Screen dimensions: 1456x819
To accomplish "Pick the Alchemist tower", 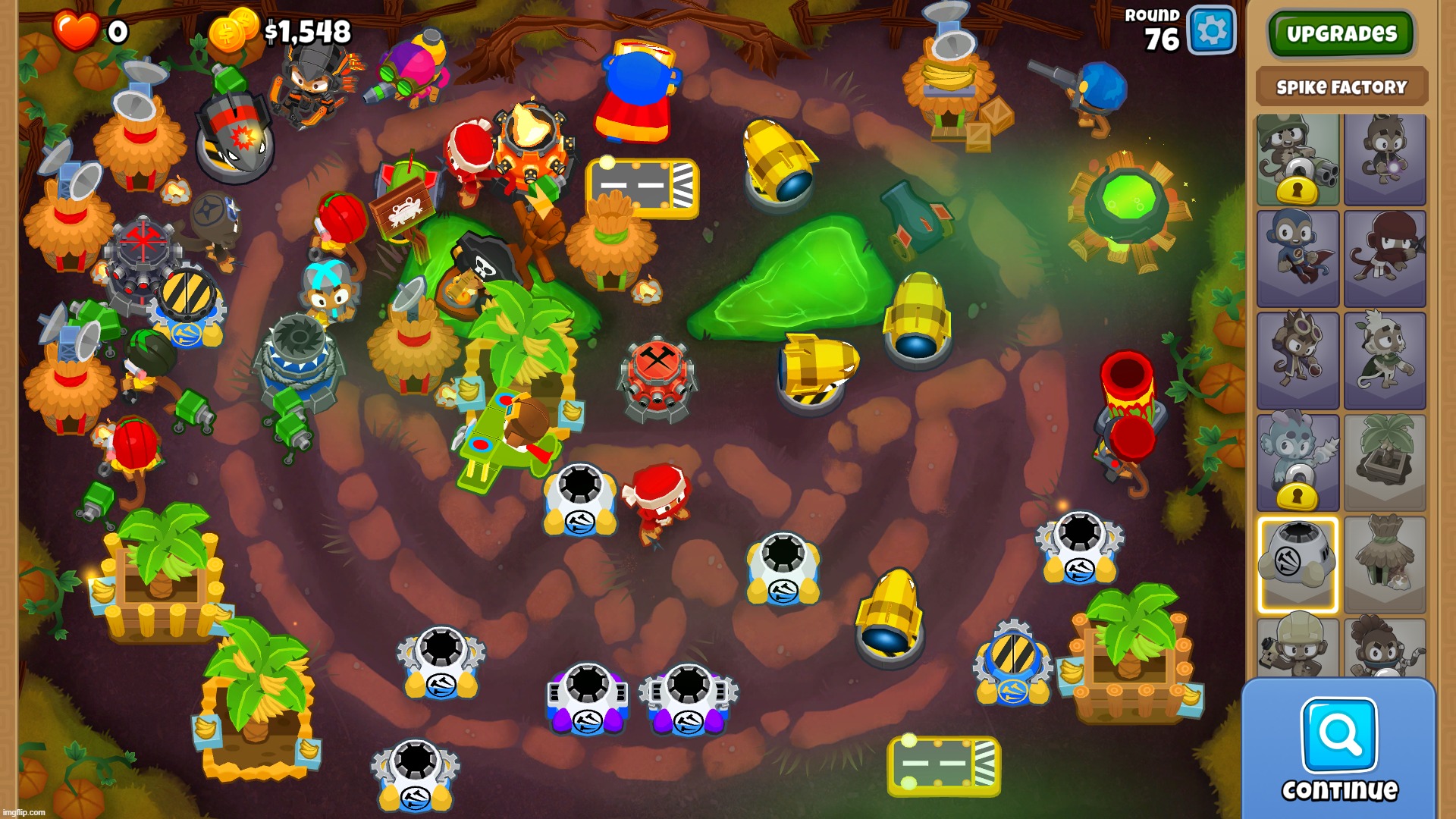I will pyautogui.click(x=1298, y=360).
